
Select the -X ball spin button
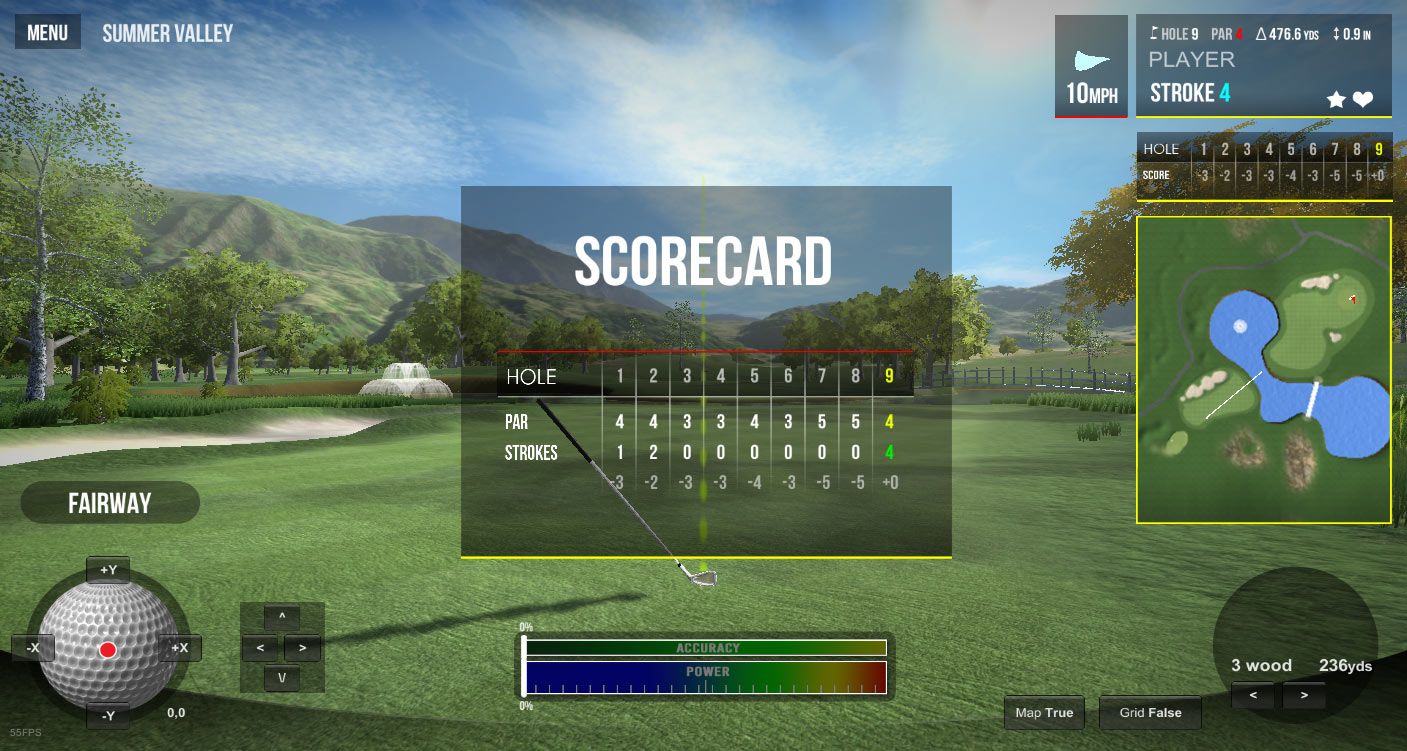33,648
